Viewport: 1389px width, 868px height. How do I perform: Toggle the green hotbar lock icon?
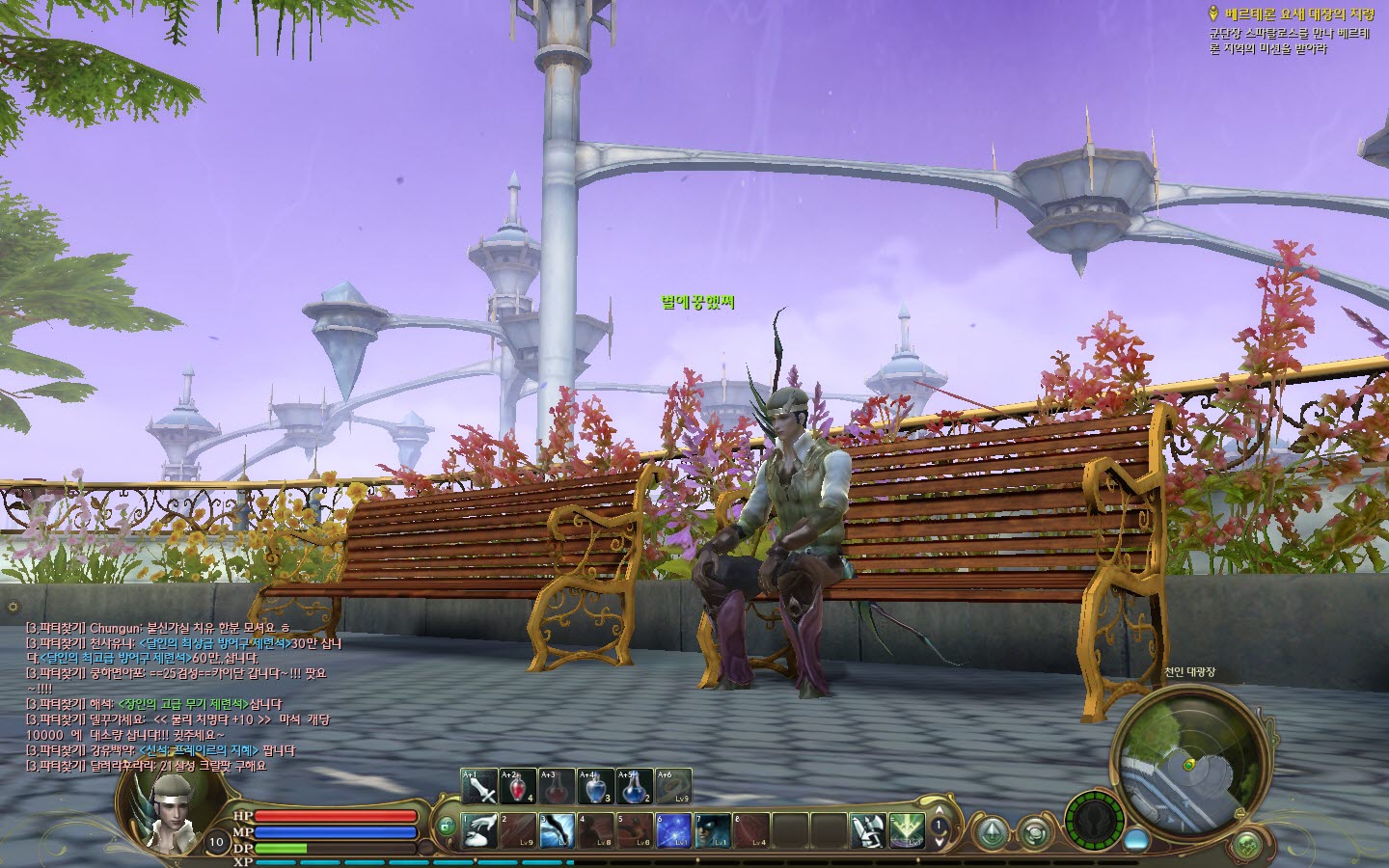pyautogui.click(x=446, y=827)
